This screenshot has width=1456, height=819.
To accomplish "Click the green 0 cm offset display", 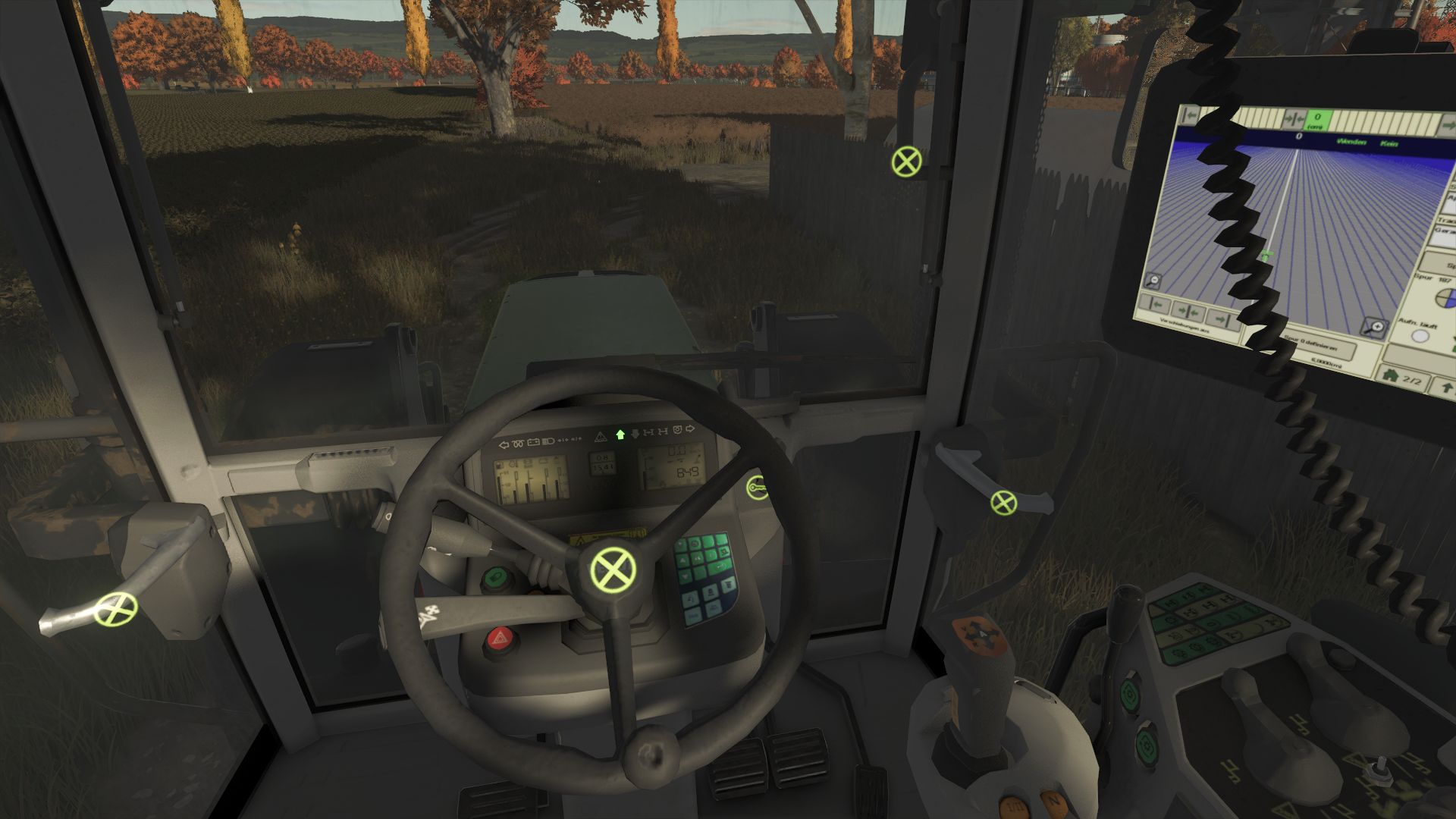I will tap(1317, 119).
